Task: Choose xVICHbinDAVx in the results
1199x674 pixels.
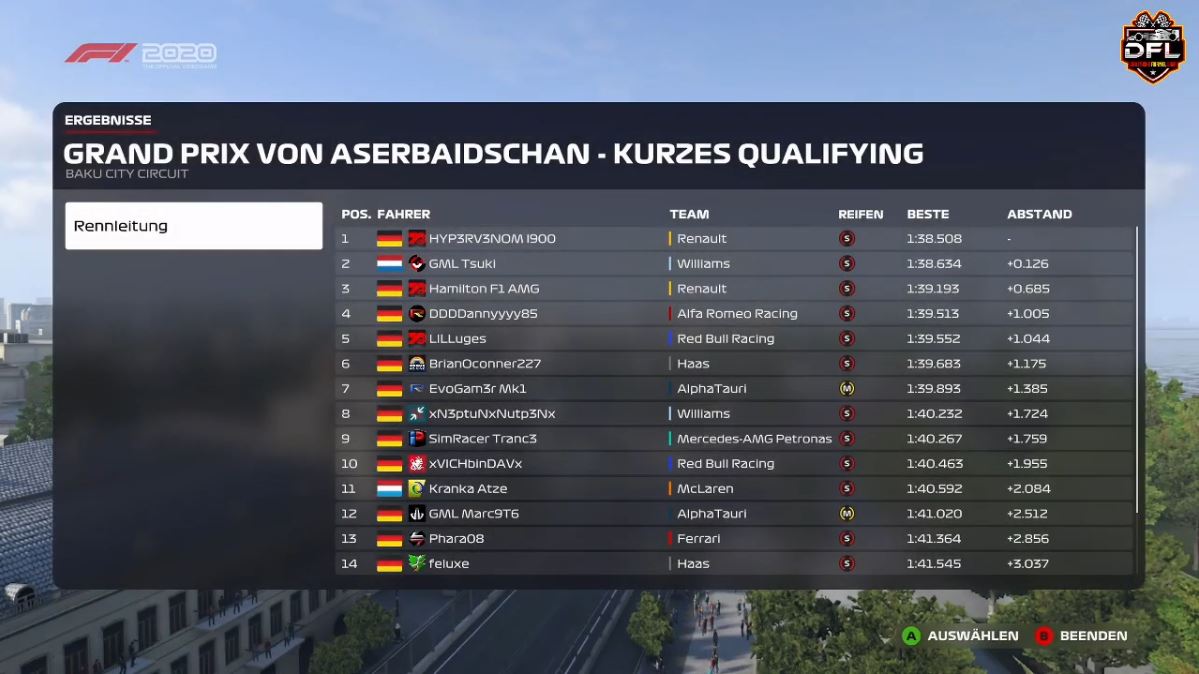Action: 734,464
